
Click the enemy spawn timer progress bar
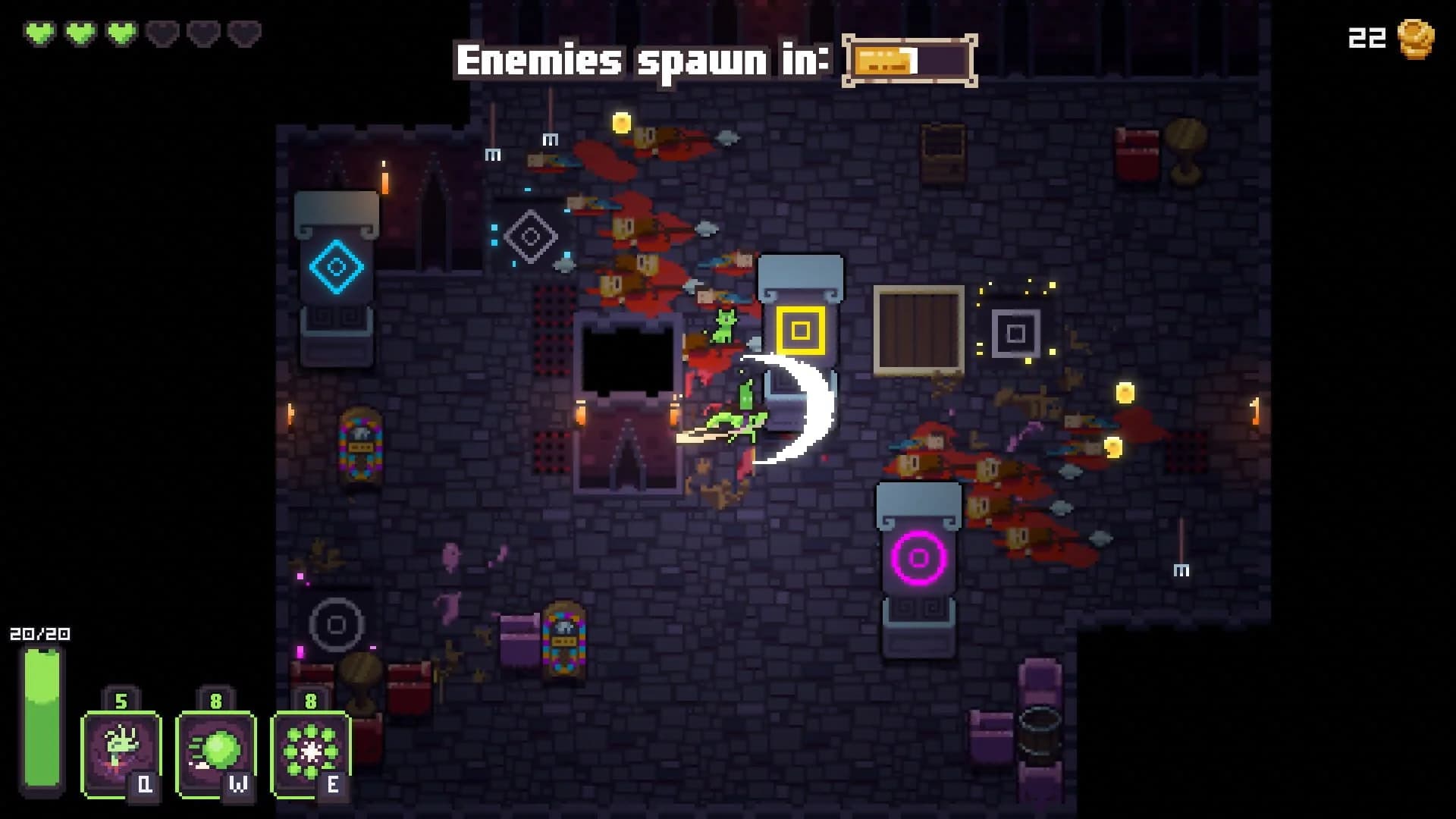908,59
